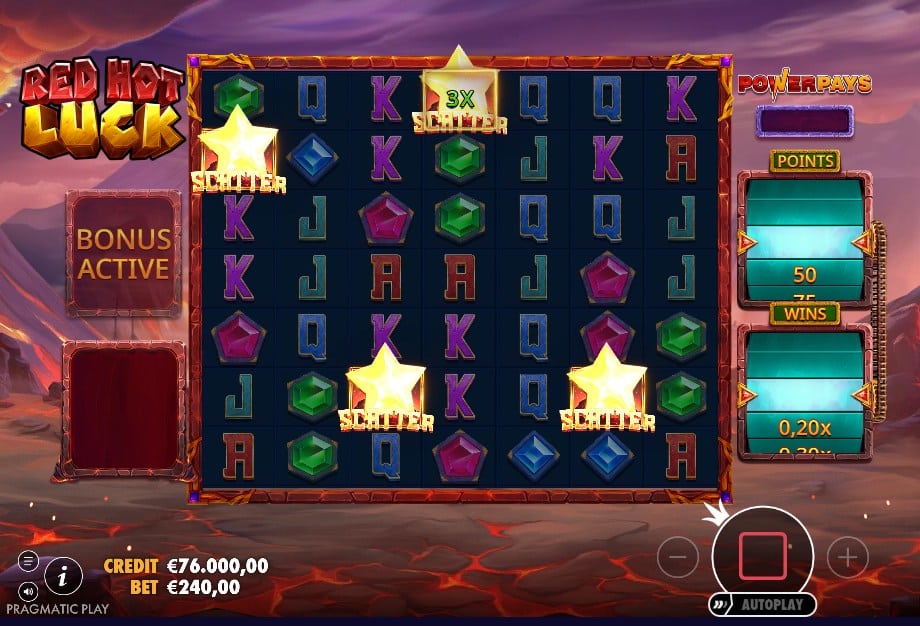Stop the spin with the red square button
The height and width of the screenshot is (626, 920).
(x=763, y=556)
